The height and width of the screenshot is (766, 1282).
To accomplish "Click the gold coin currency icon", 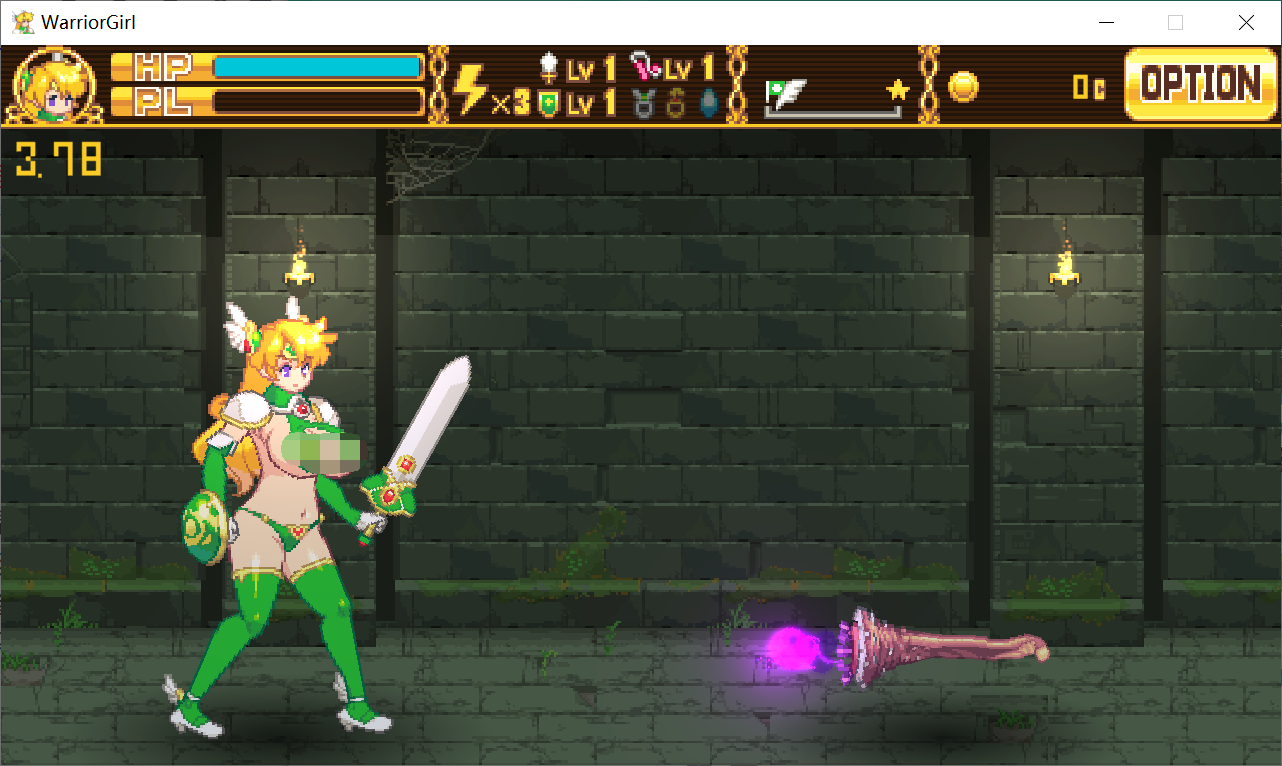I will coord(962,87).
